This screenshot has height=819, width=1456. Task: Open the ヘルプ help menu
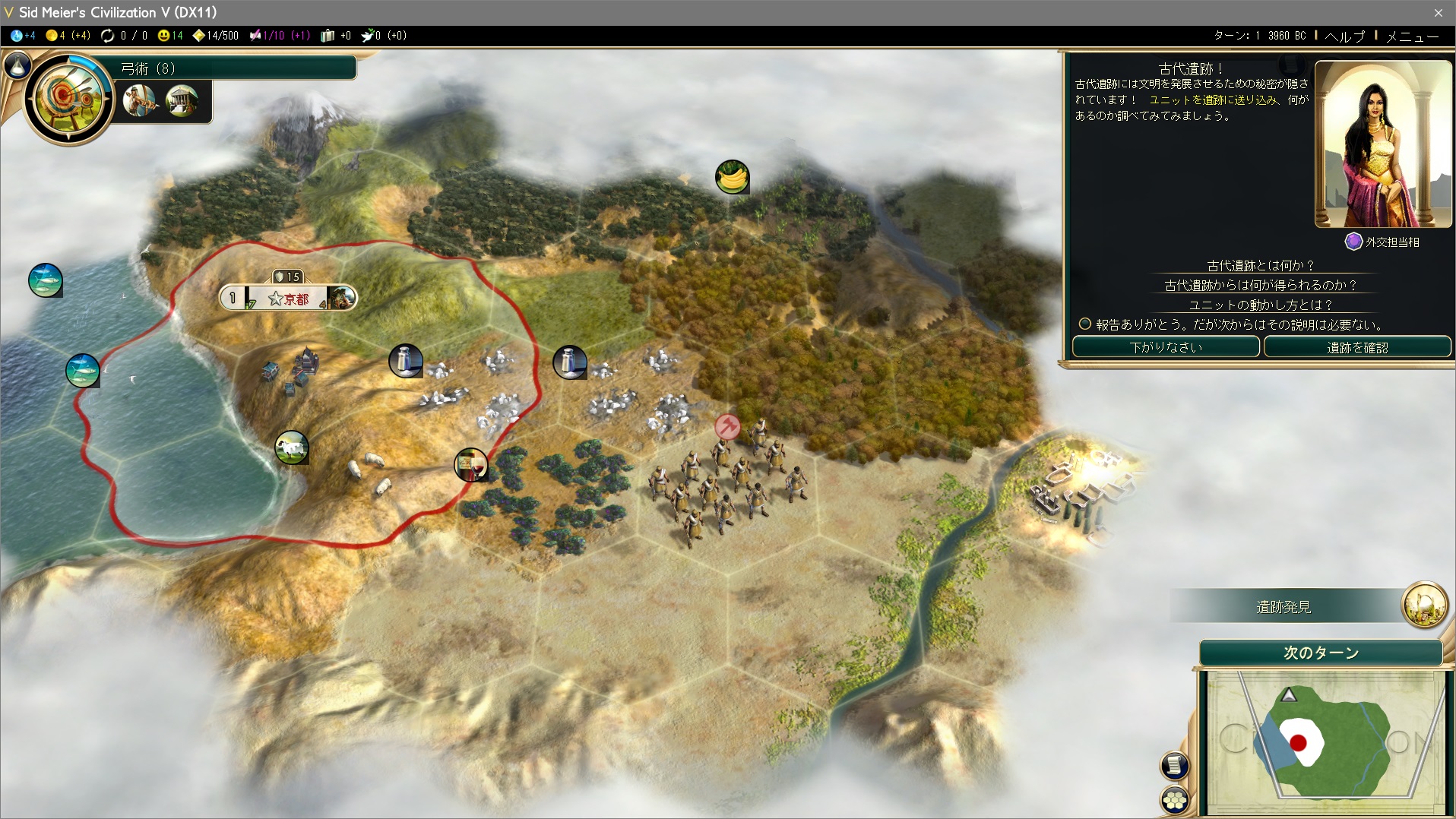coord(1344,36)
